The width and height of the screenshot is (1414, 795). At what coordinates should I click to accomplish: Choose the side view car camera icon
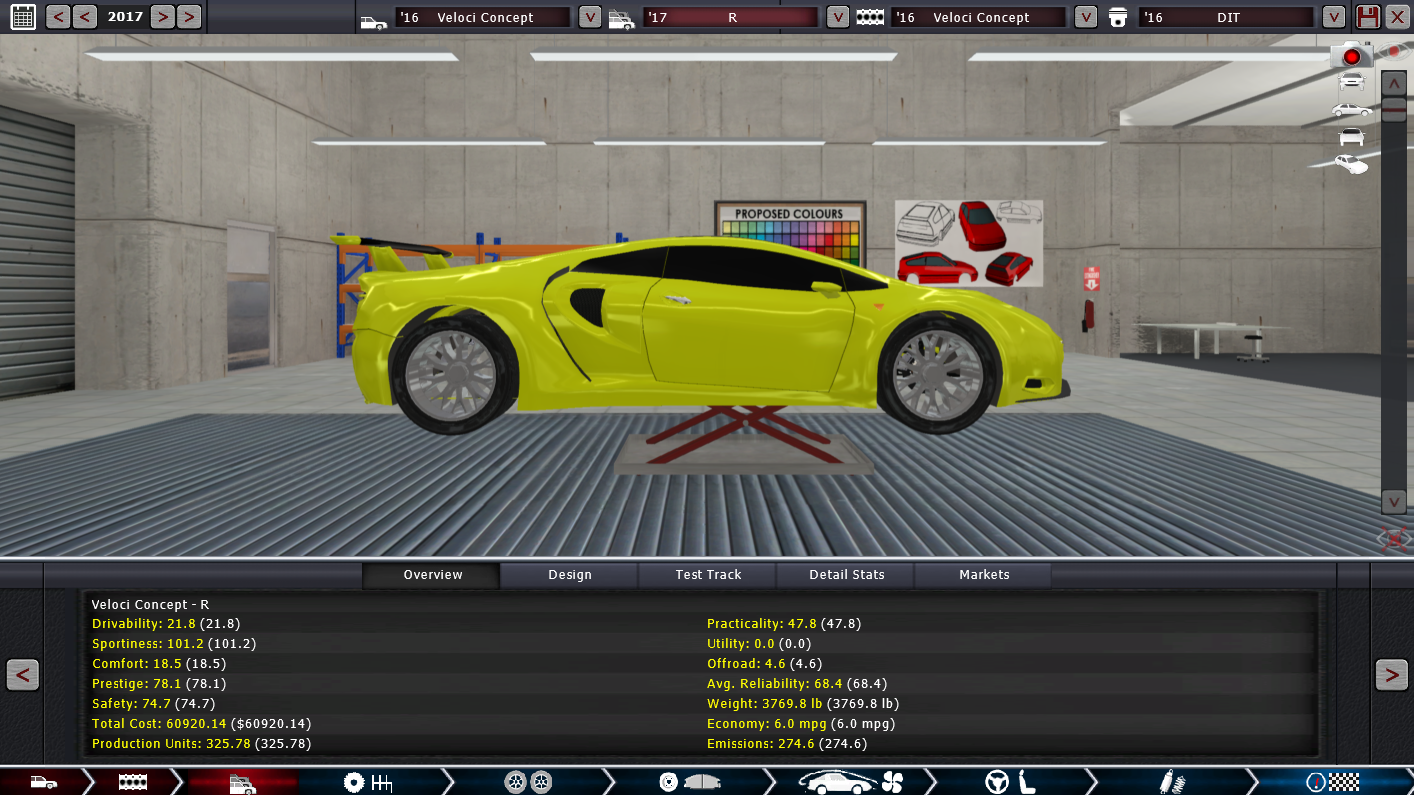[x=1351, y=109]
